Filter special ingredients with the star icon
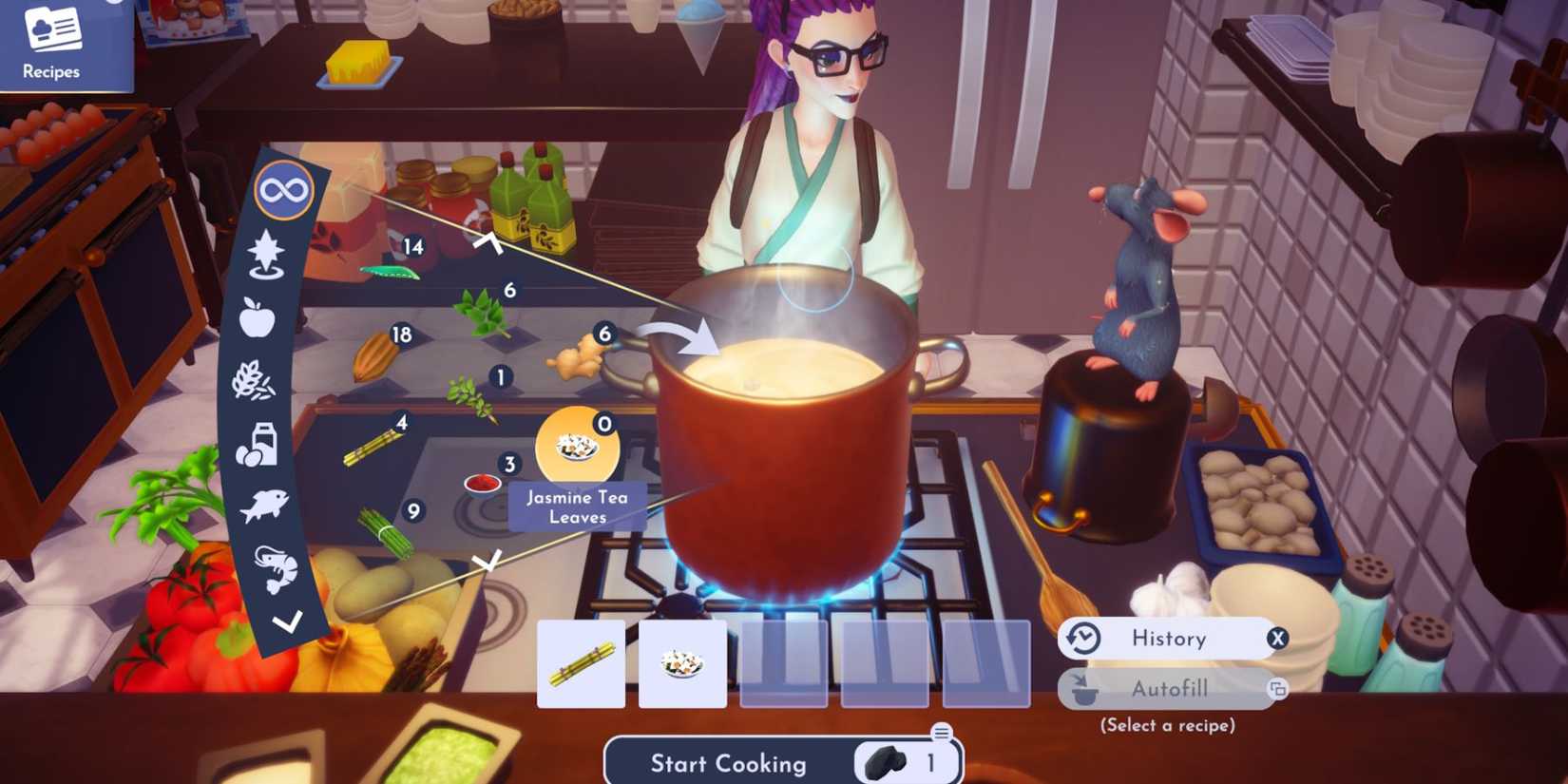1568x784 pixels. [x=267, y=254]
